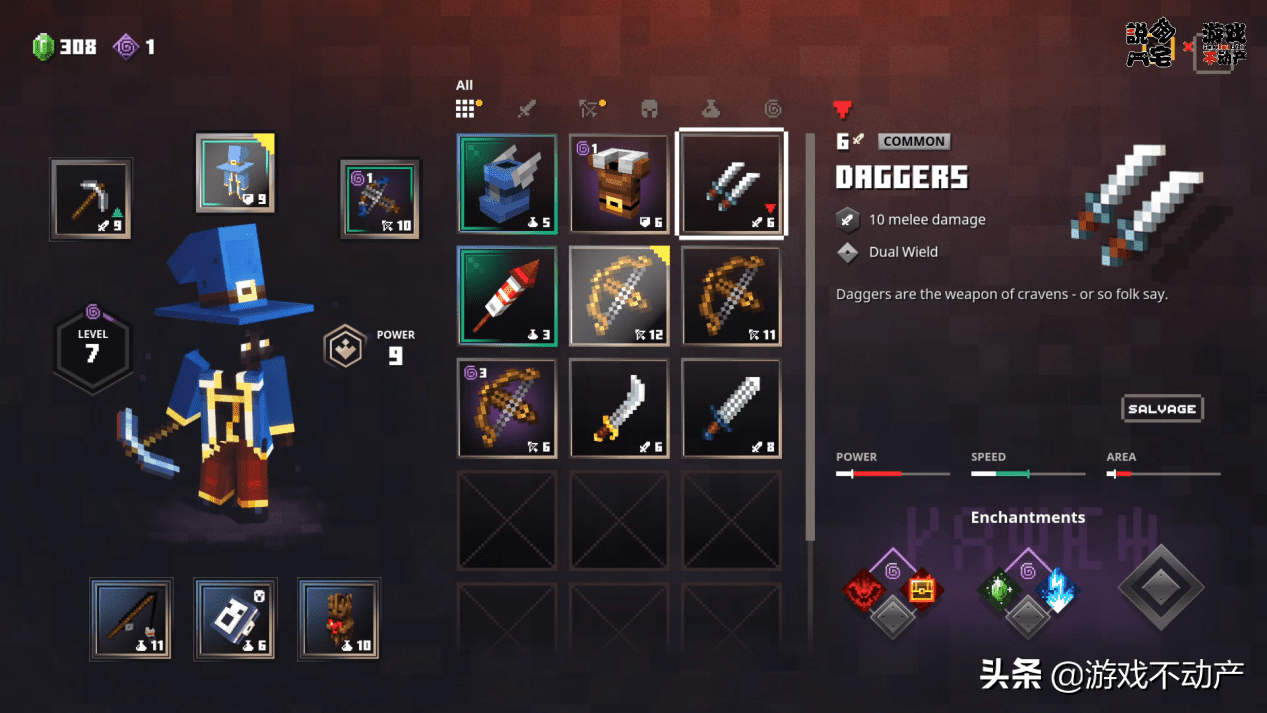Select the Daggers inventory slot

tap(731, 184)
